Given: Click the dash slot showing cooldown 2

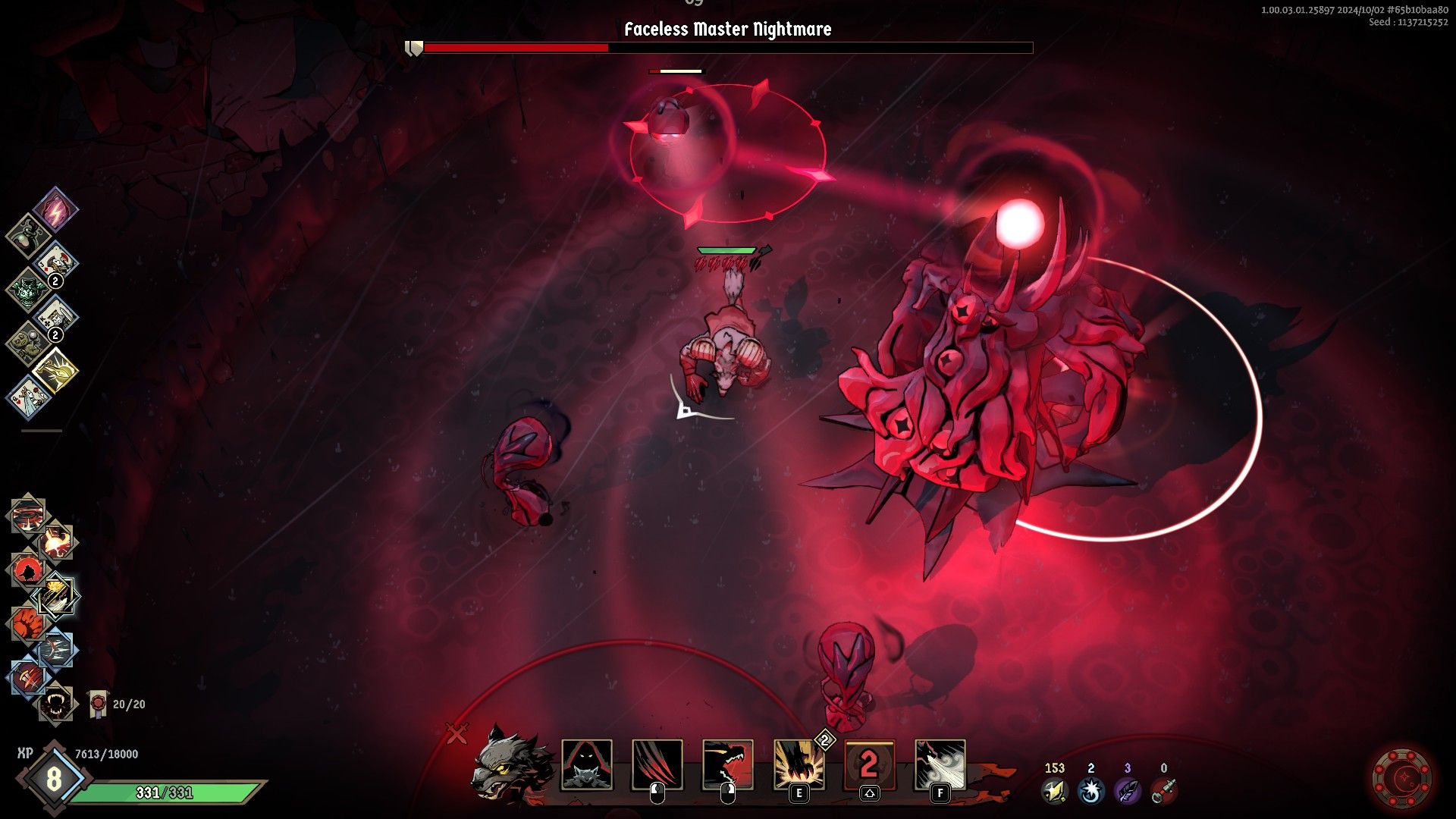Looking at the screenshot, I should pyautogui.click(x=869, y=764).
